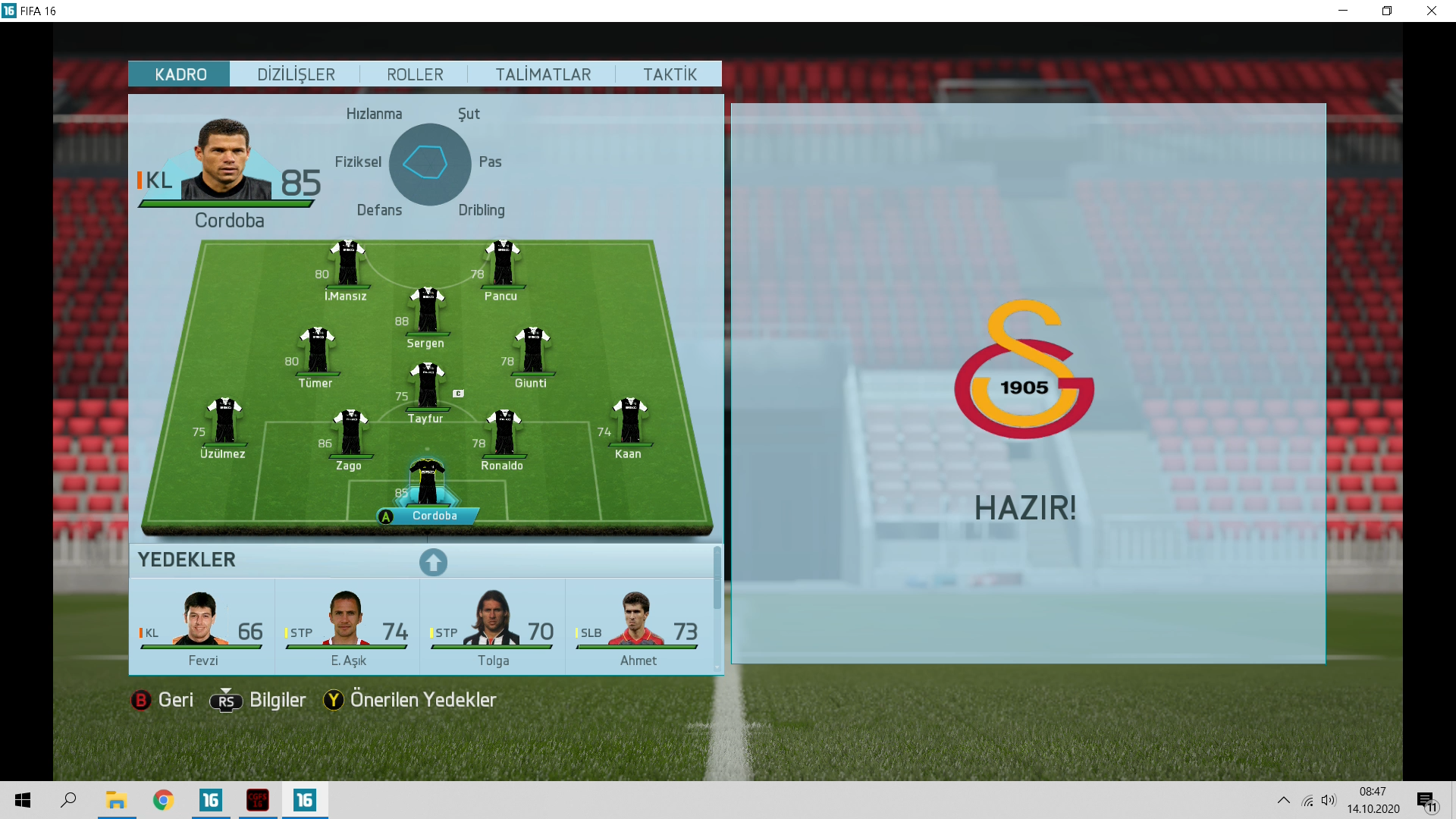
Task: Pick defender Zago in the formation
Action: 350,434
